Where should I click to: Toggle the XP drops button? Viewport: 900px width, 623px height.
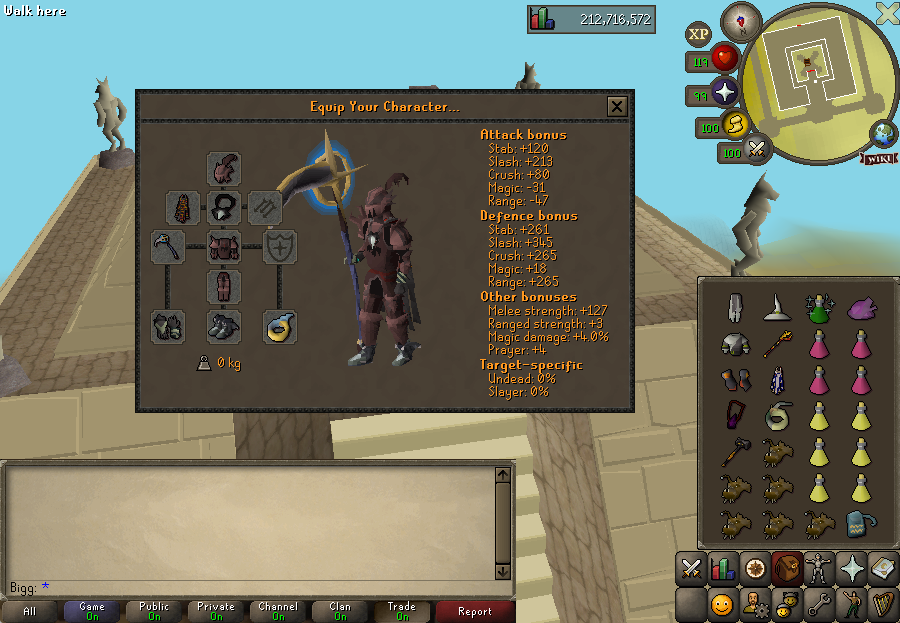coord(698,34)
